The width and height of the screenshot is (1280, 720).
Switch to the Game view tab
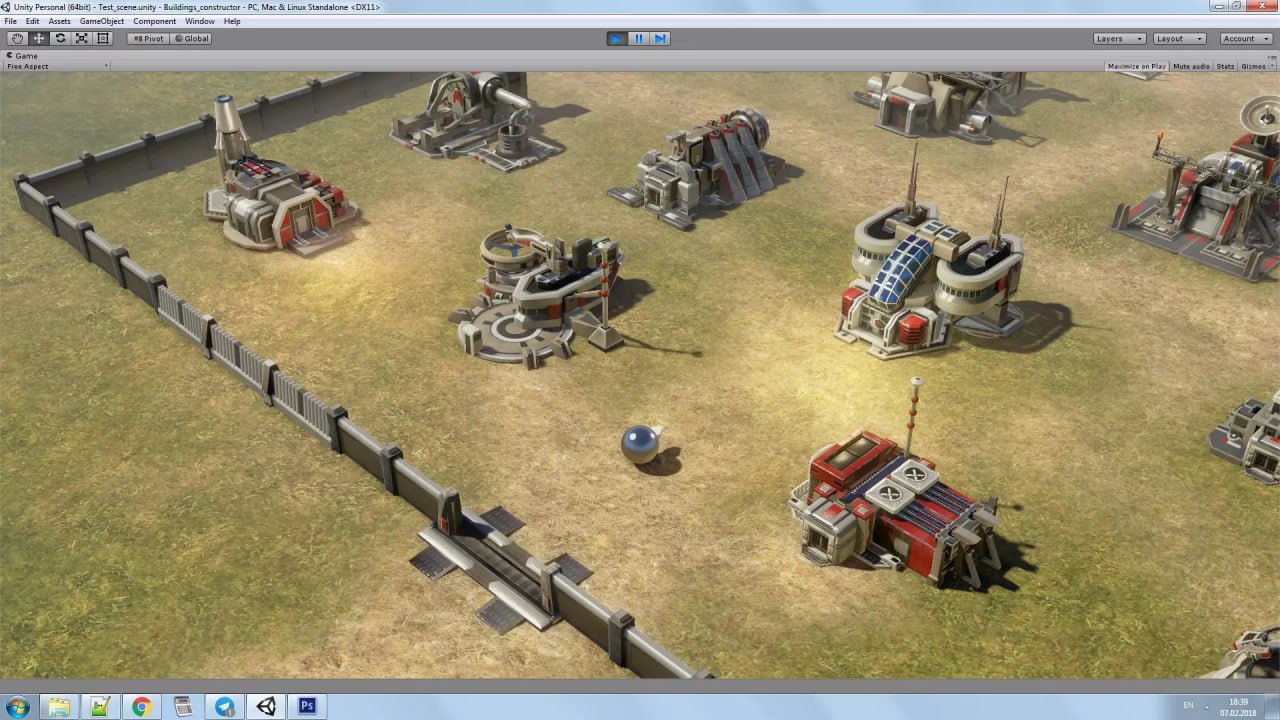pyautogui.click(x=22, y=55)
